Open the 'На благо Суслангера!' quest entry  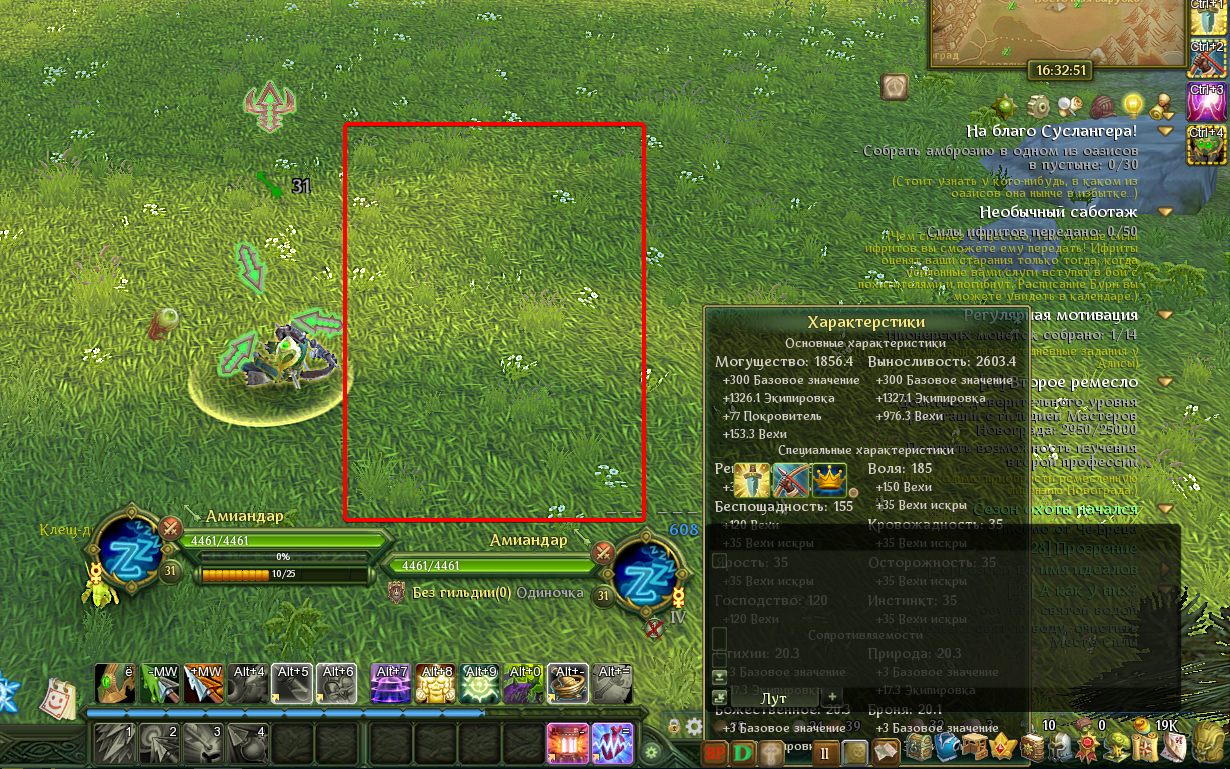click(x=1051, y=131)
